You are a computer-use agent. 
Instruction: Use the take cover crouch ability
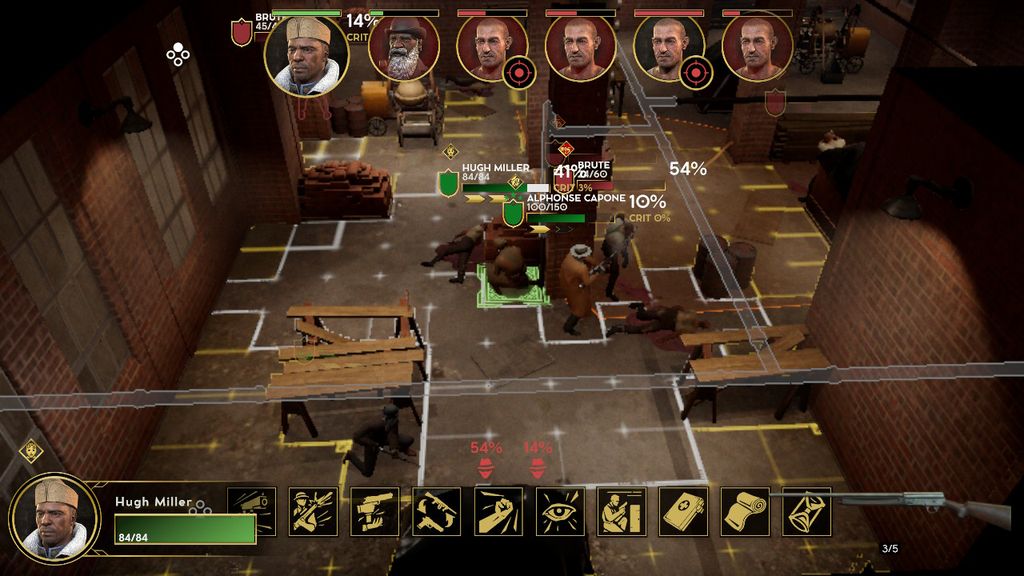(x=622, y=511)
